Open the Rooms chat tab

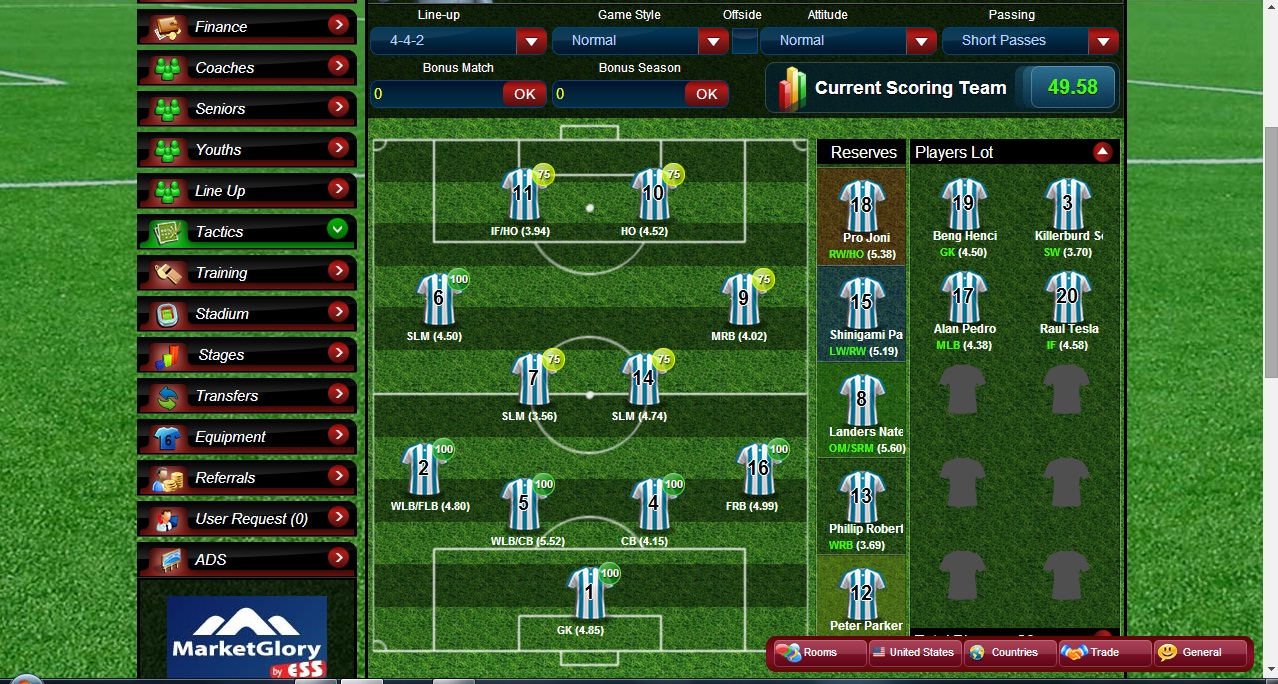(x=819, y=652)
